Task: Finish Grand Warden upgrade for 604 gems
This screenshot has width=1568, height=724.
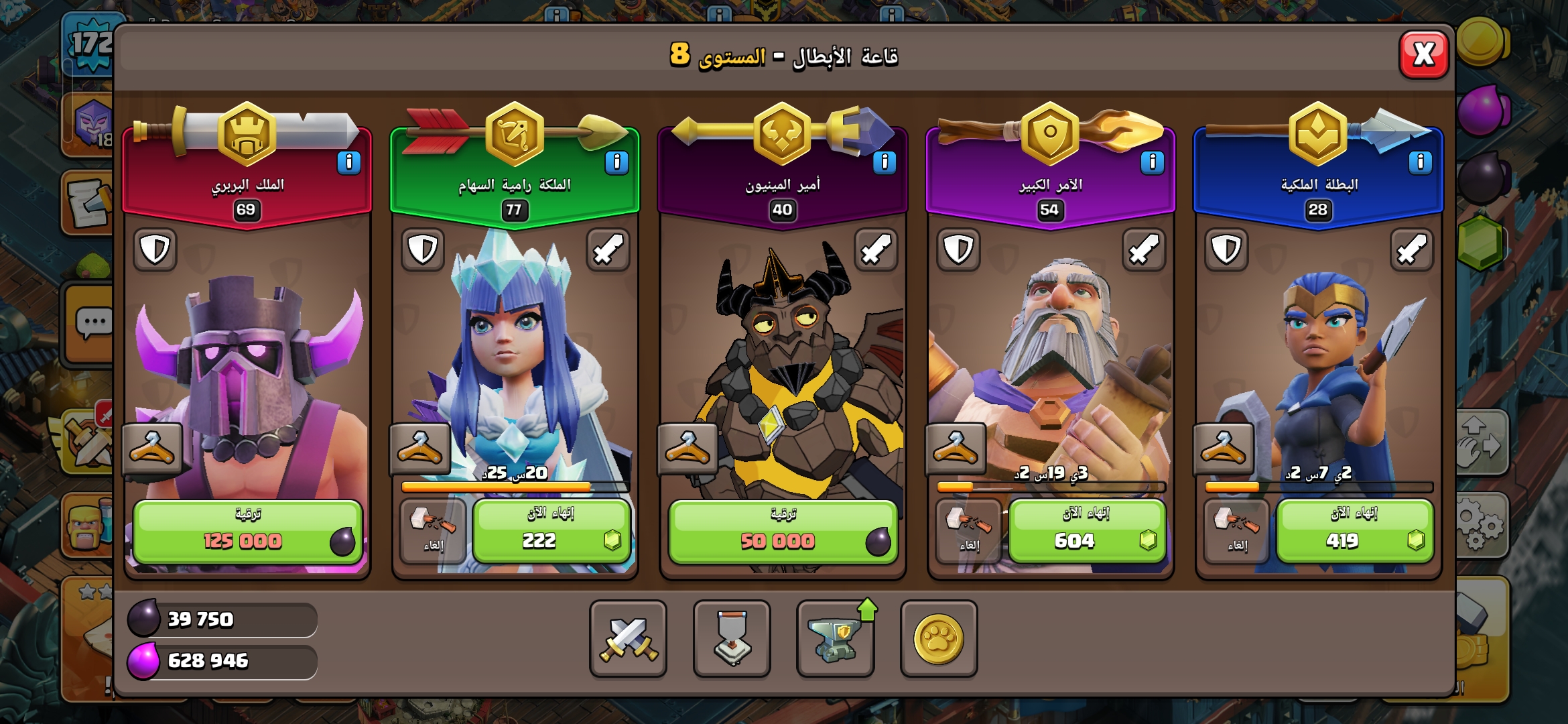Action: coord(1087,532)
